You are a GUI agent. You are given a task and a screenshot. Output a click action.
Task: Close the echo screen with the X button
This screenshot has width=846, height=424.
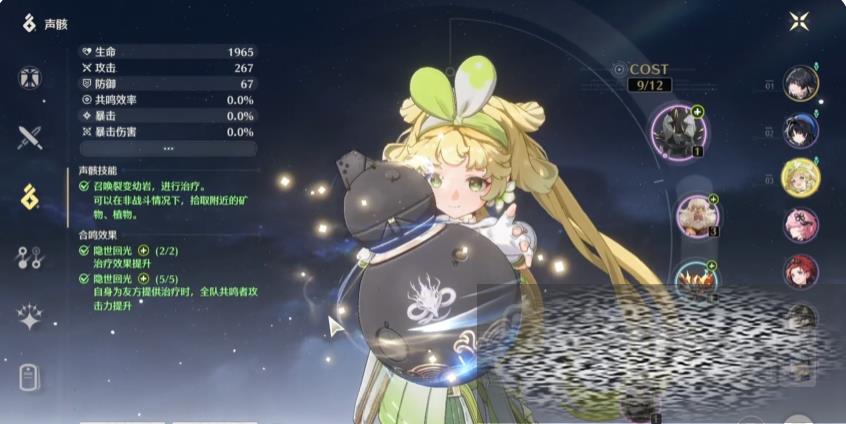[799, 21]
